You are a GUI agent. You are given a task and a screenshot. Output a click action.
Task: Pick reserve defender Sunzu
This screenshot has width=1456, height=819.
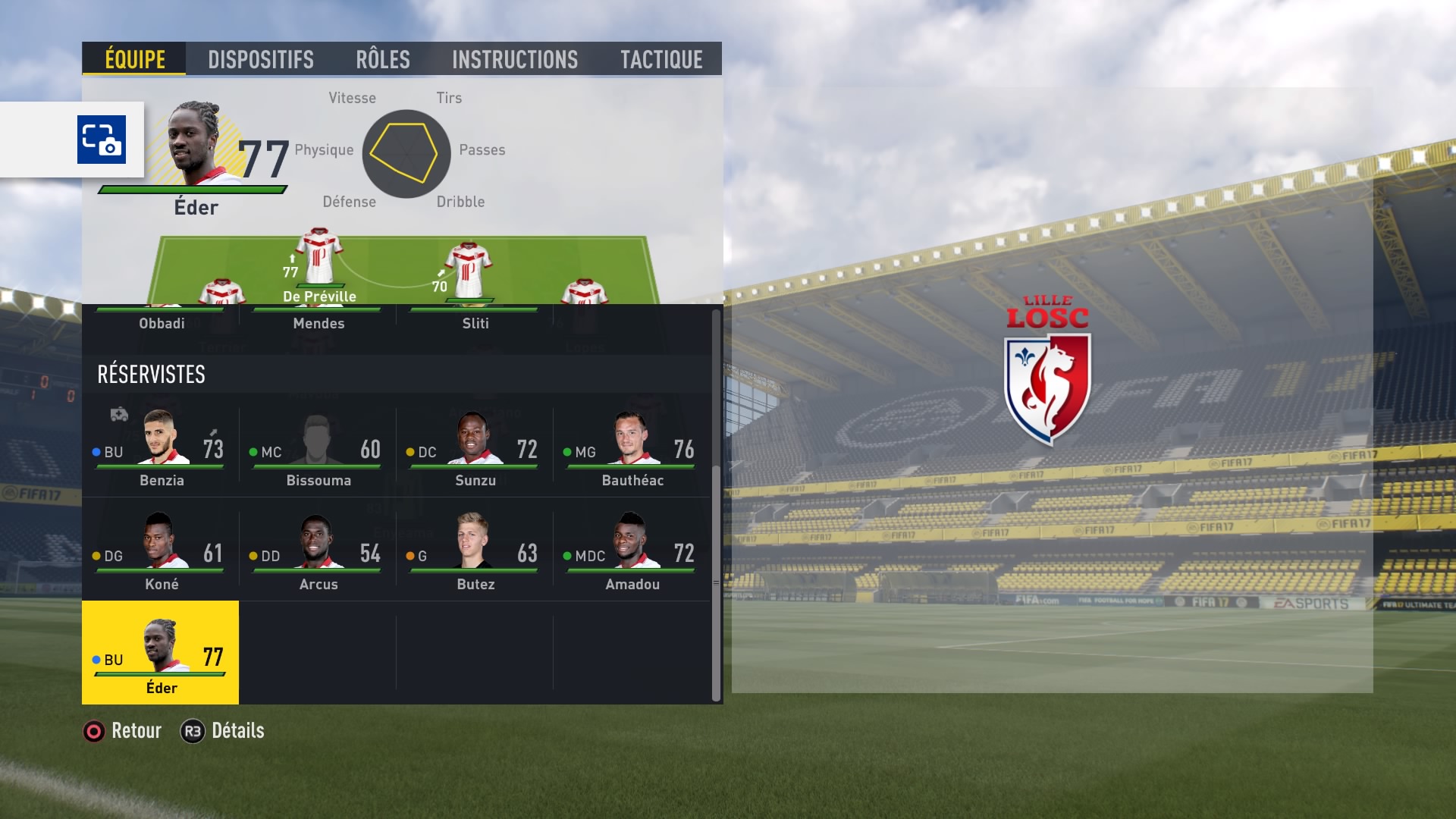click(x=475, y=449)
